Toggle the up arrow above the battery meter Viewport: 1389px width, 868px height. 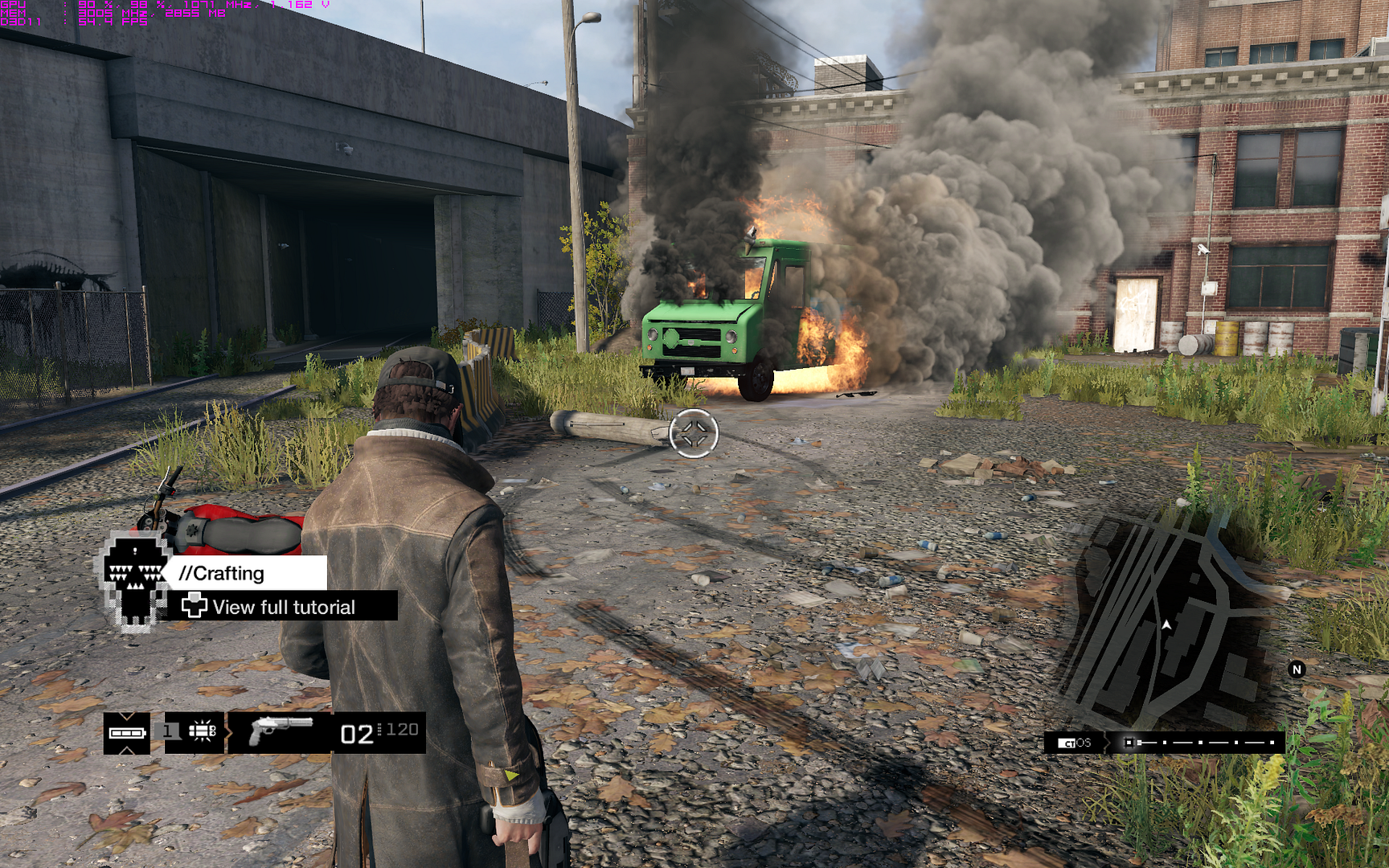(126, 718)
